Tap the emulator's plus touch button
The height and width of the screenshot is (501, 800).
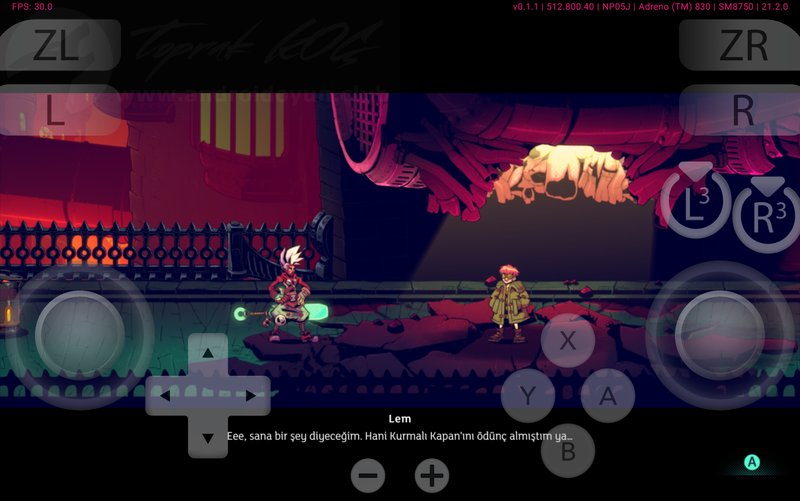pos(431,475)
